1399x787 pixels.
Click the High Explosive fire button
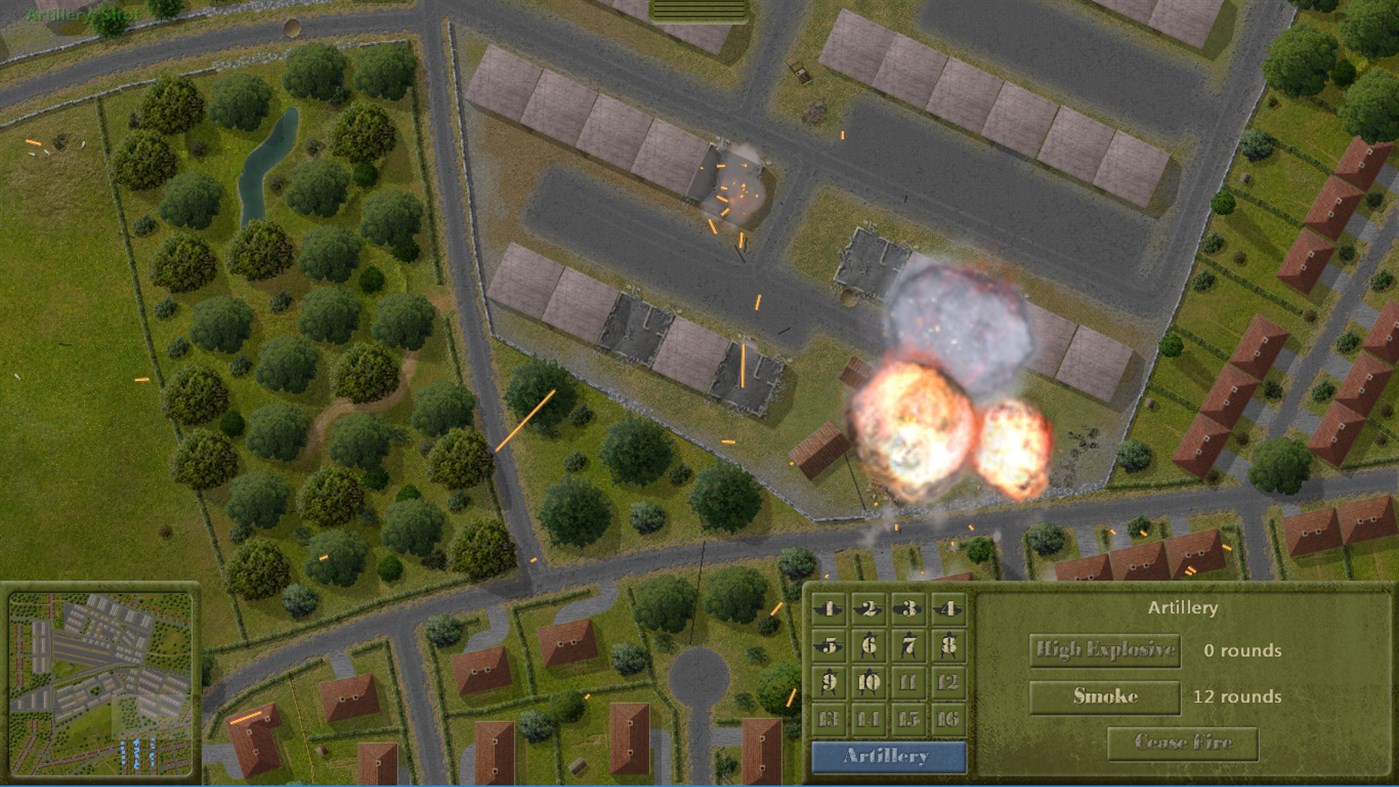[1103, 650]
